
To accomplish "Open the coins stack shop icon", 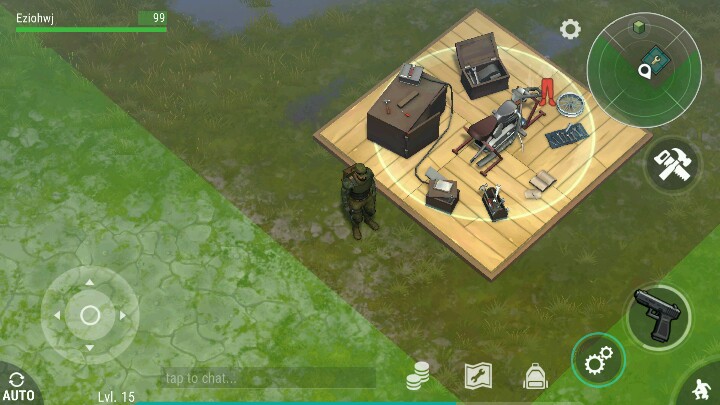I will click(418, 376).
